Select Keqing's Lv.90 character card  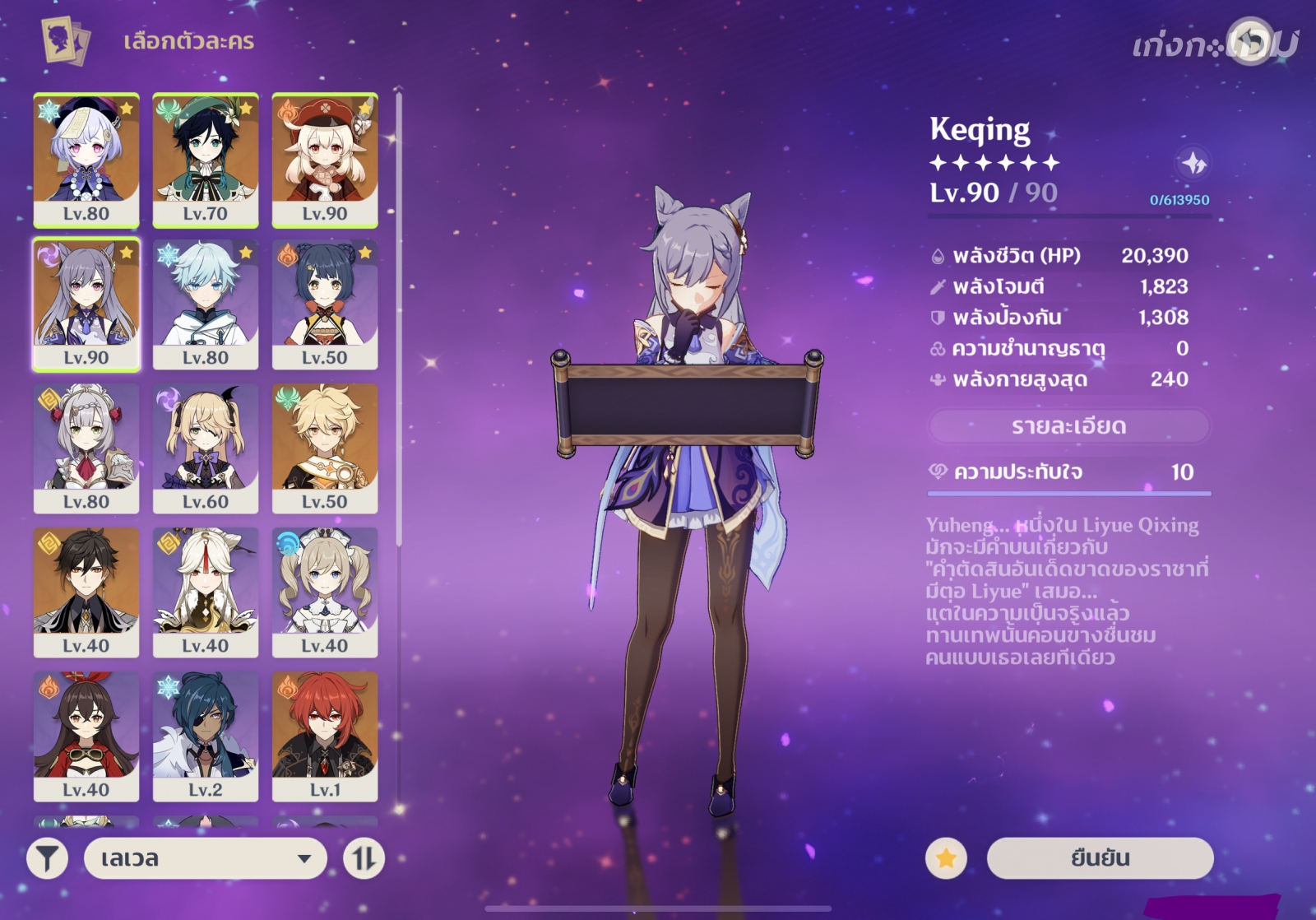coord(86,304)
